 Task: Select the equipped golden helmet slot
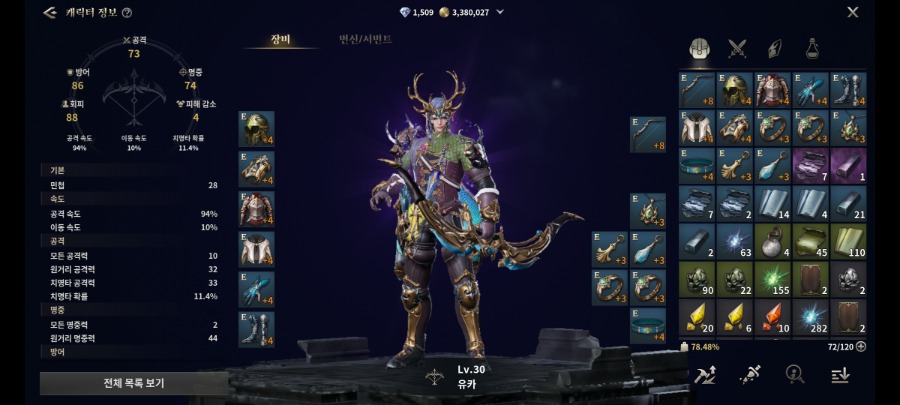click(x=256, y=129)
